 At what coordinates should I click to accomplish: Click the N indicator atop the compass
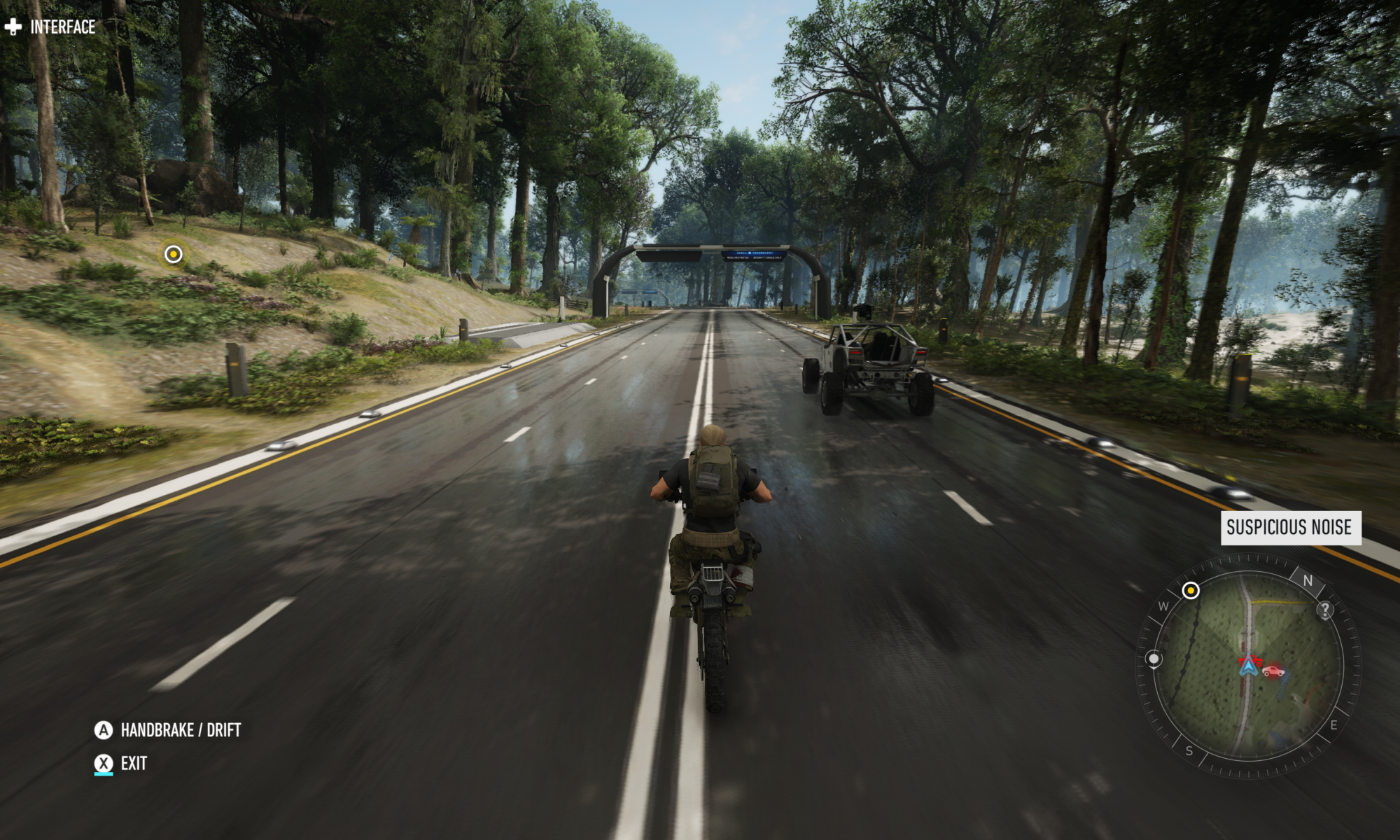point(1308,581)
